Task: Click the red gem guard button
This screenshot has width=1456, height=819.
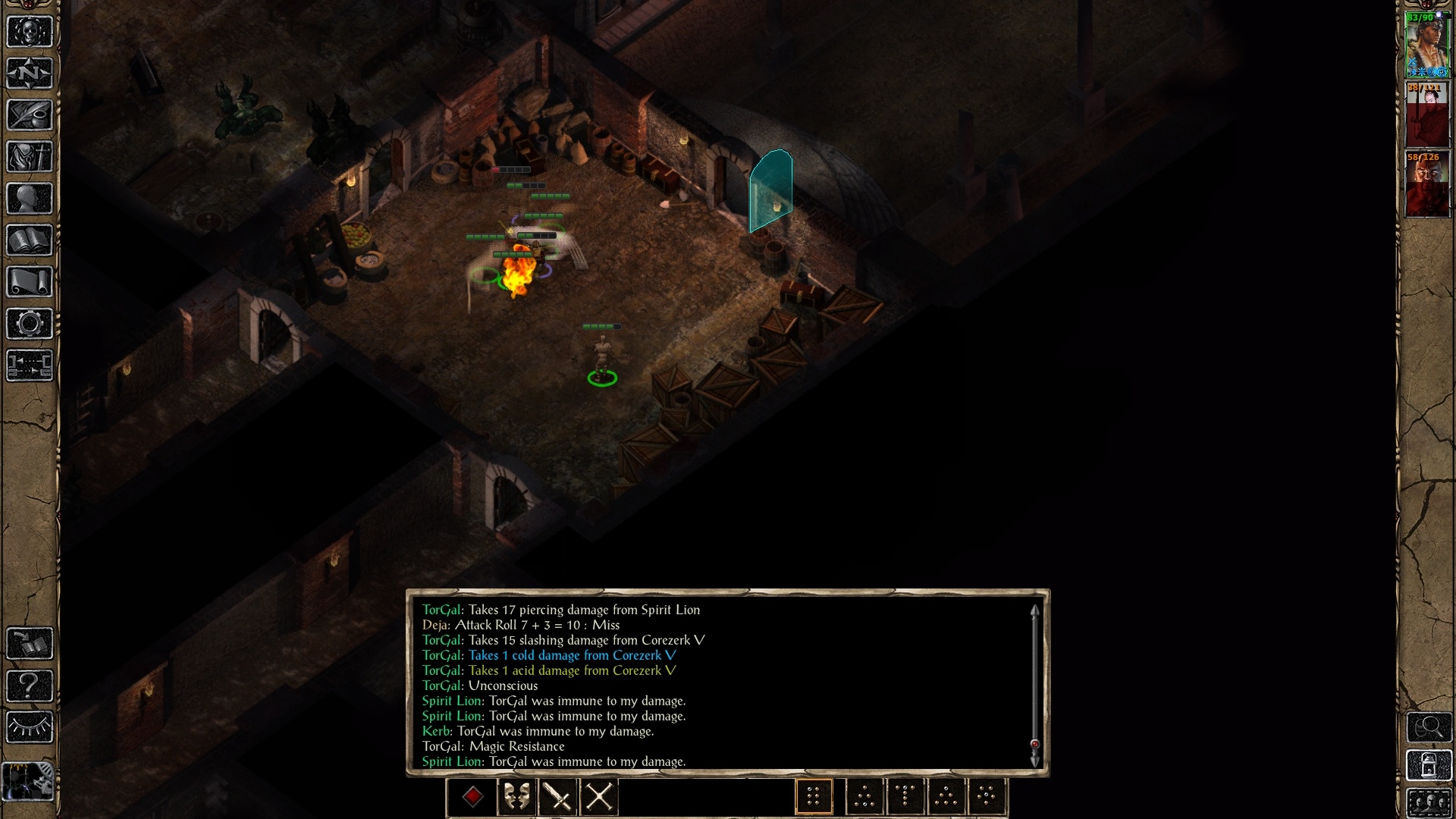Action: [473, 797]
